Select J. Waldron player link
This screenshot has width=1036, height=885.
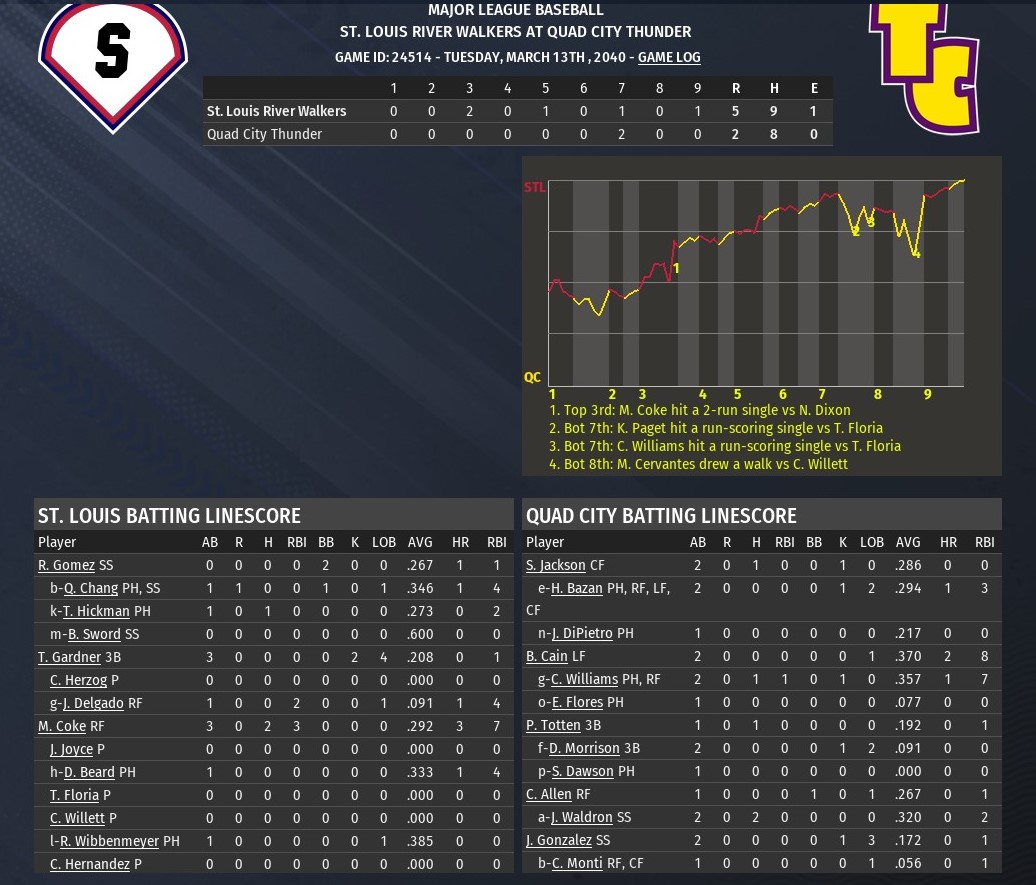coord(581,818)
